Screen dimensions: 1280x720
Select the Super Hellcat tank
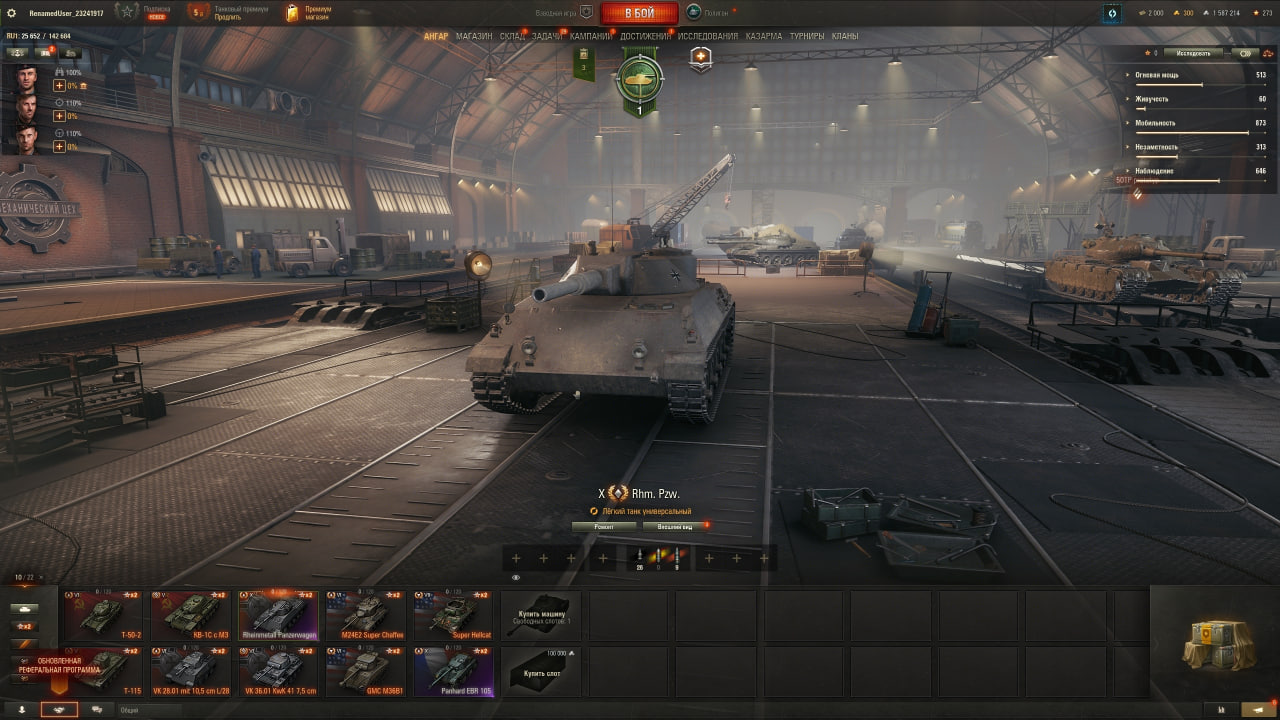tap(453, 615)
